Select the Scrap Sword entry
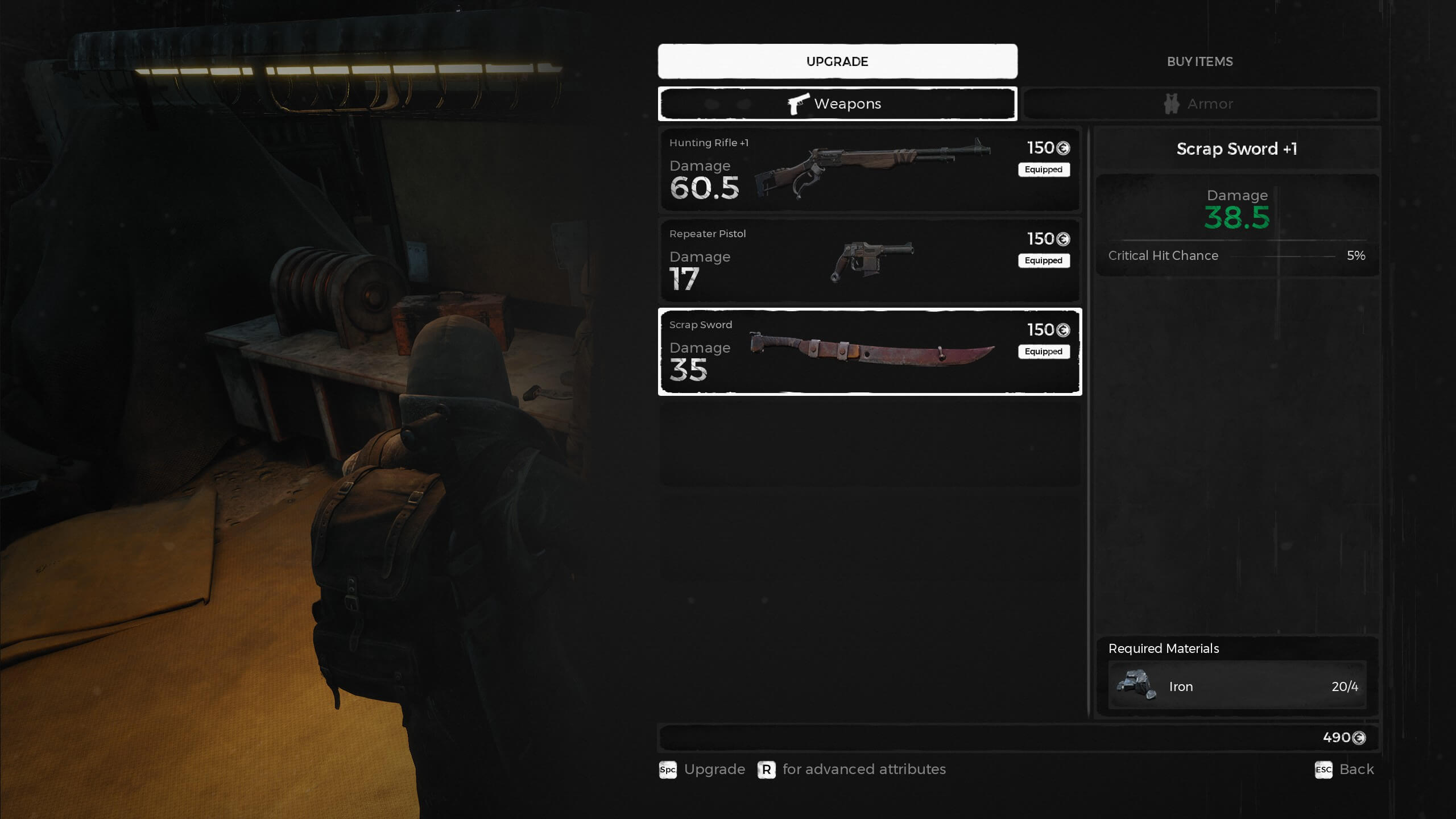 tap(869, 351)
